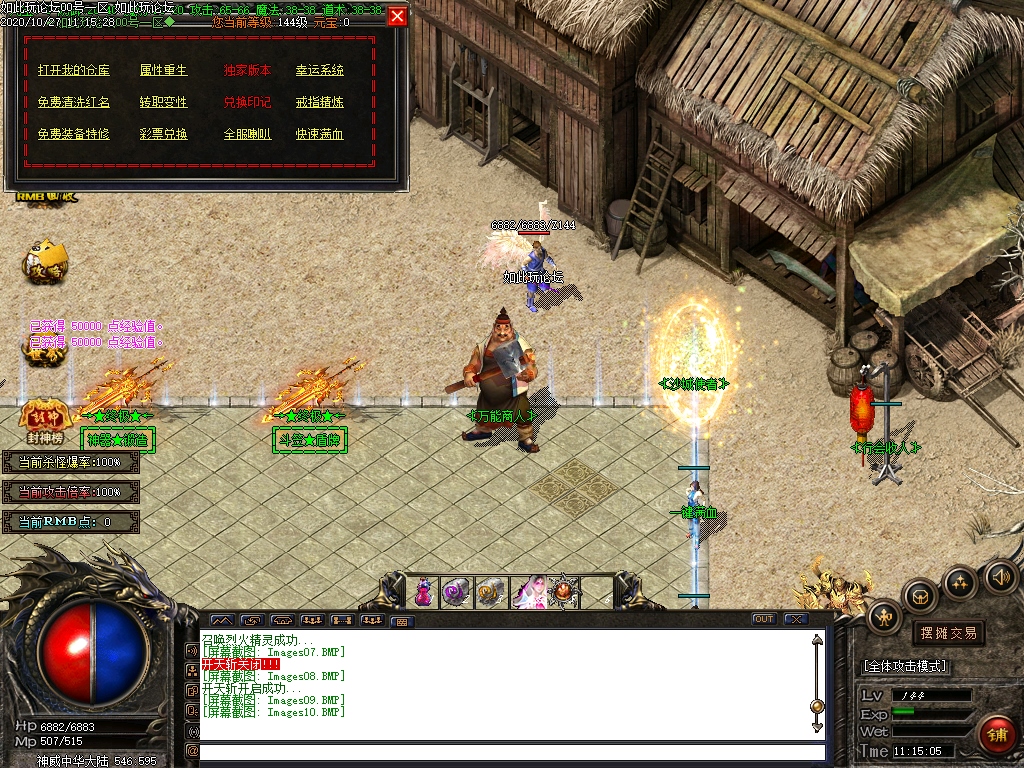Open the 幸运系统 lucky system
Viewport: 1024px width, 768px height.
point(319,71)
